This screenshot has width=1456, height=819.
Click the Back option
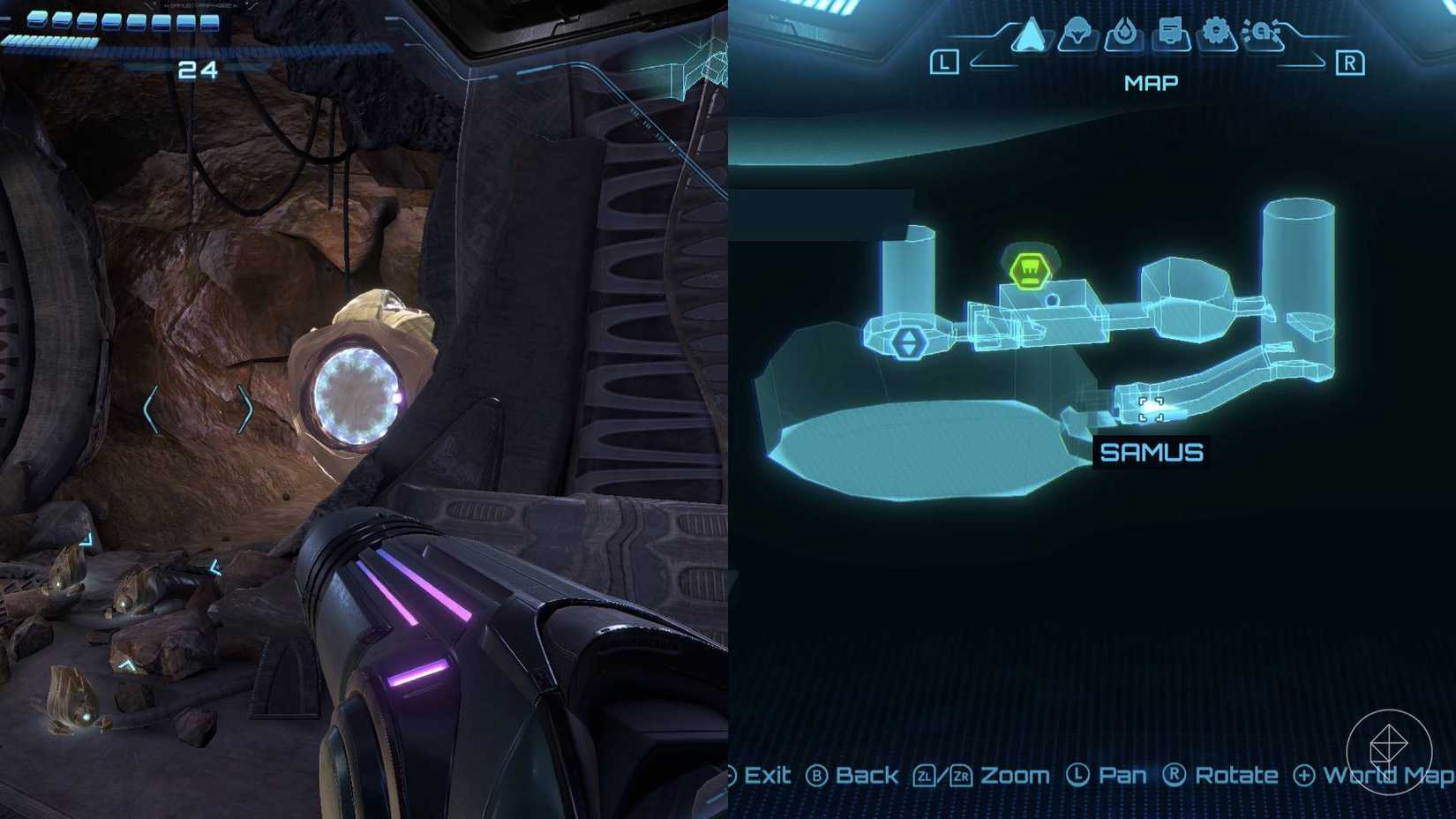pos(866,776)
